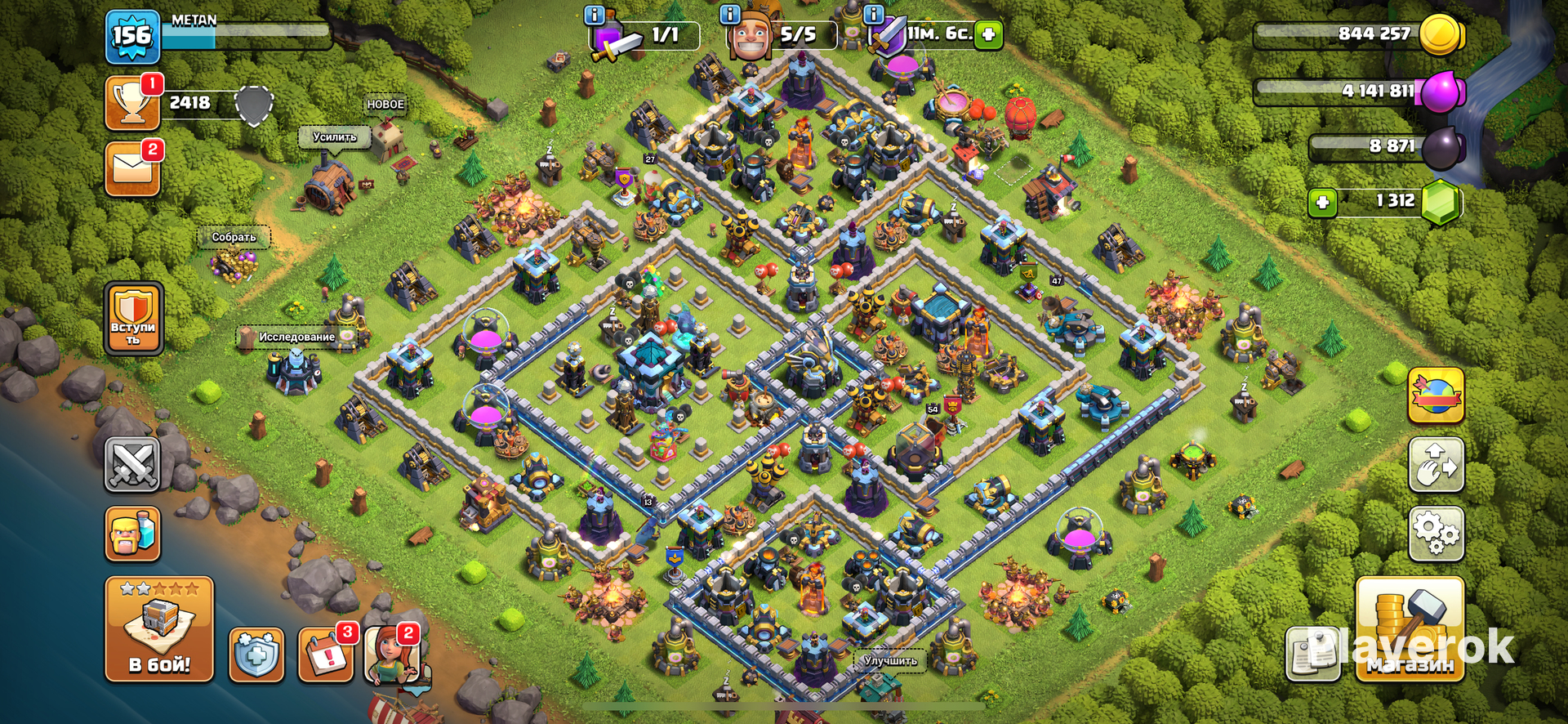The height and width of the screenshot is (724, 1568).
Task: Open the layout editor hand icon
Action: tap(1436, 465)
